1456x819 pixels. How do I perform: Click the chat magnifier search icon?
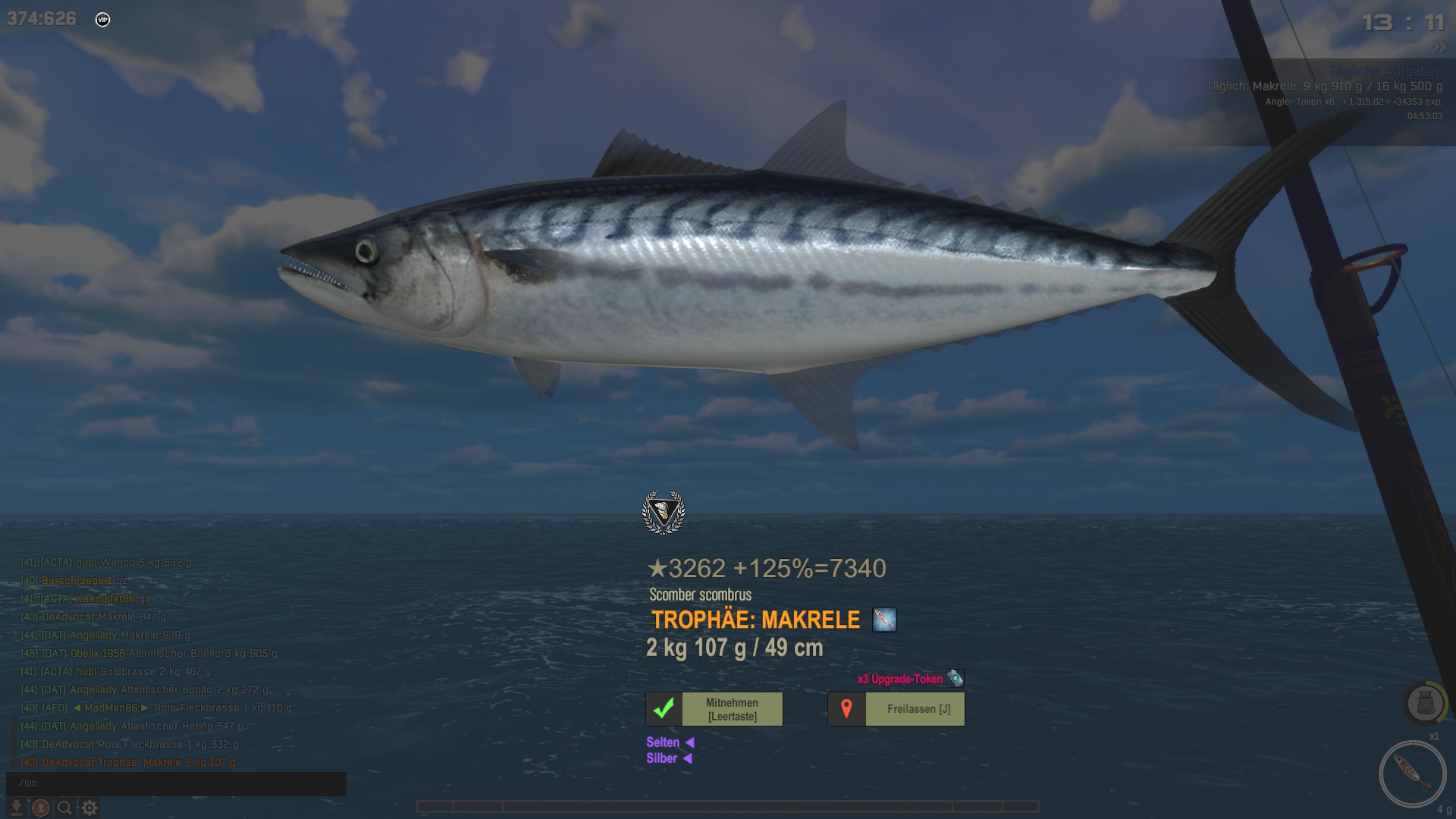(65, 808)
